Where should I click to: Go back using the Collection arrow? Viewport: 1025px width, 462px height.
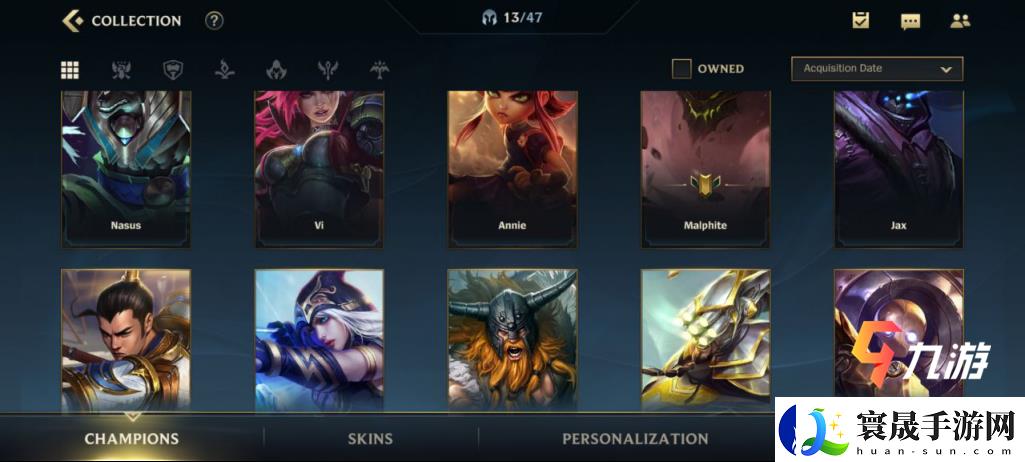[72, 20]
